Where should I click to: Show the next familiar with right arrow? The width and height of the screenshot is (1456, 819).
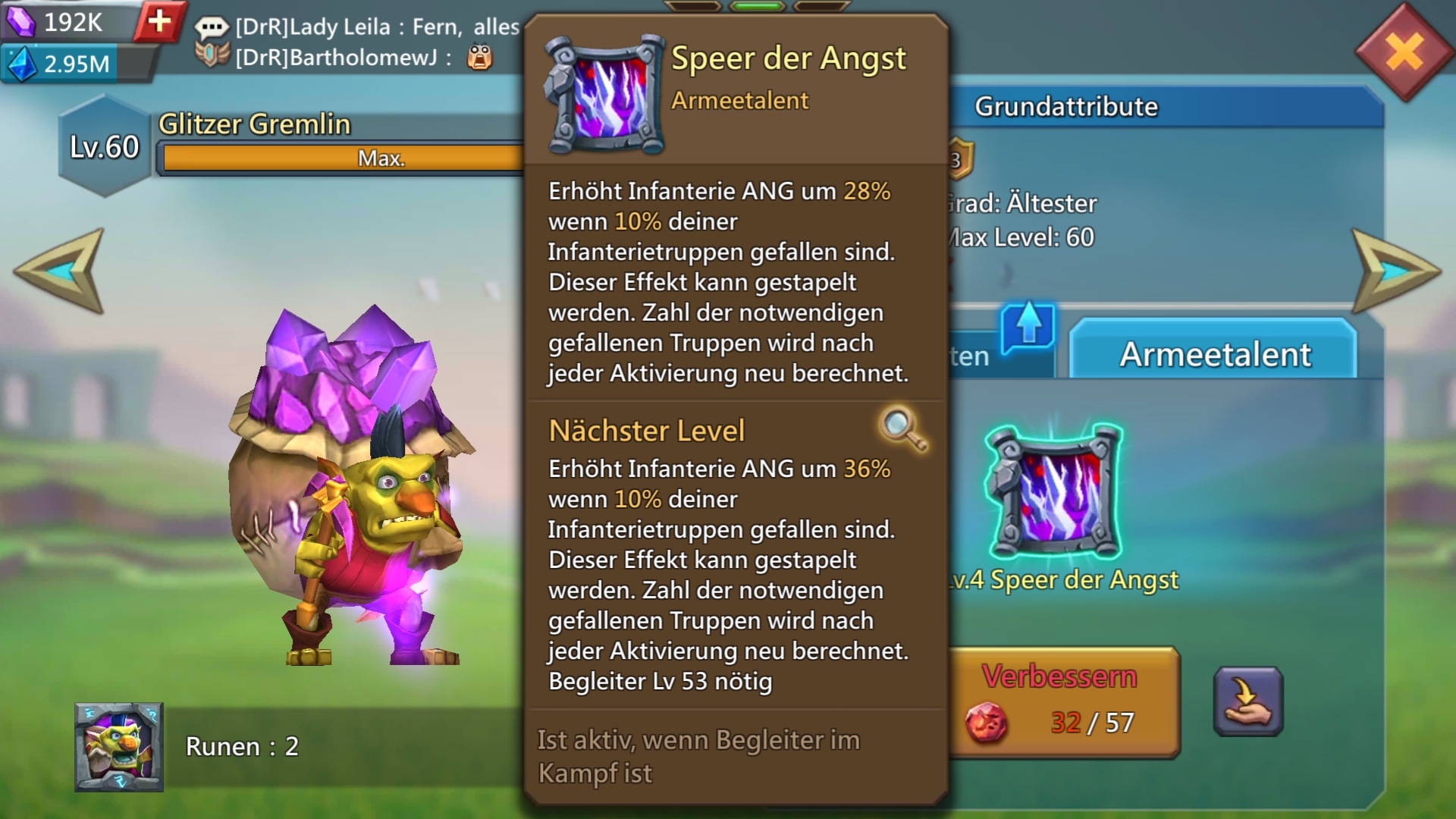tap(1394, 271)
